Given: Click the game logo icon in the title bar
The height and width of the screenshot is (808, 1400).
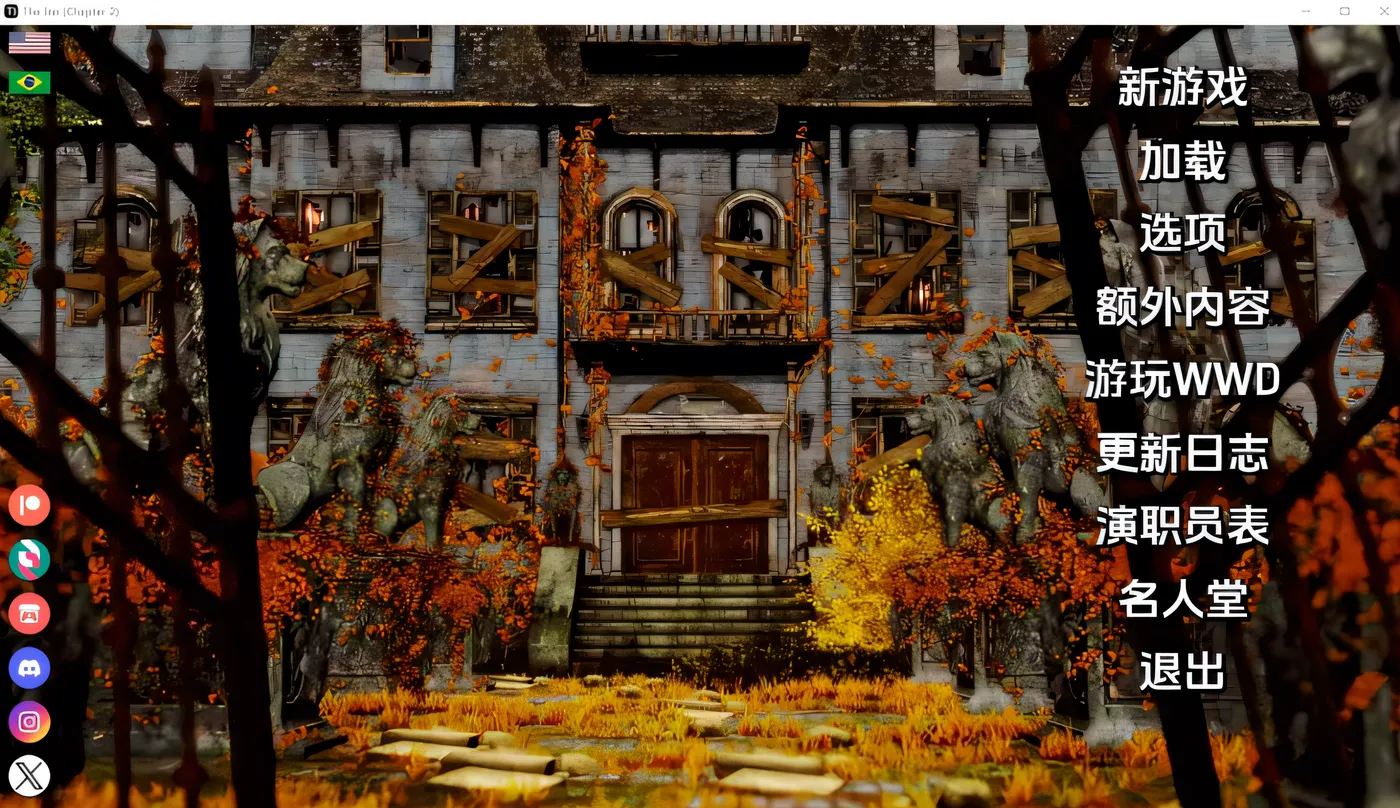Looking at the screenshot, I should click(10, 10).
